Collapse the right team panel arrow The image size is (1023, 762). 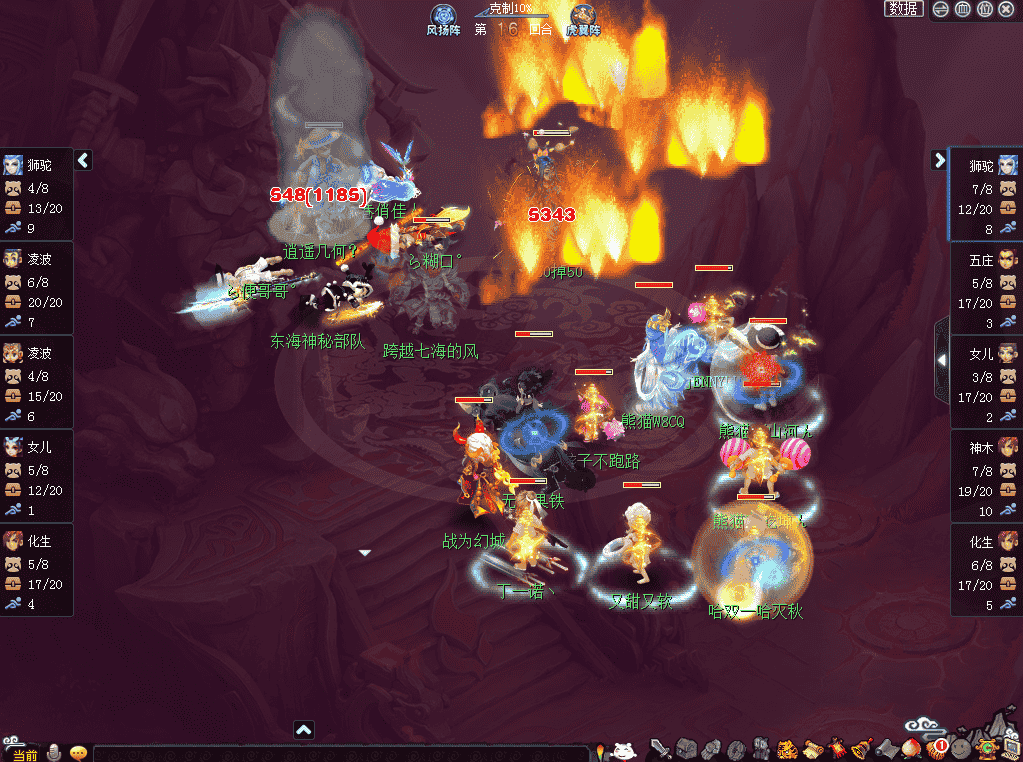point(939,160)
